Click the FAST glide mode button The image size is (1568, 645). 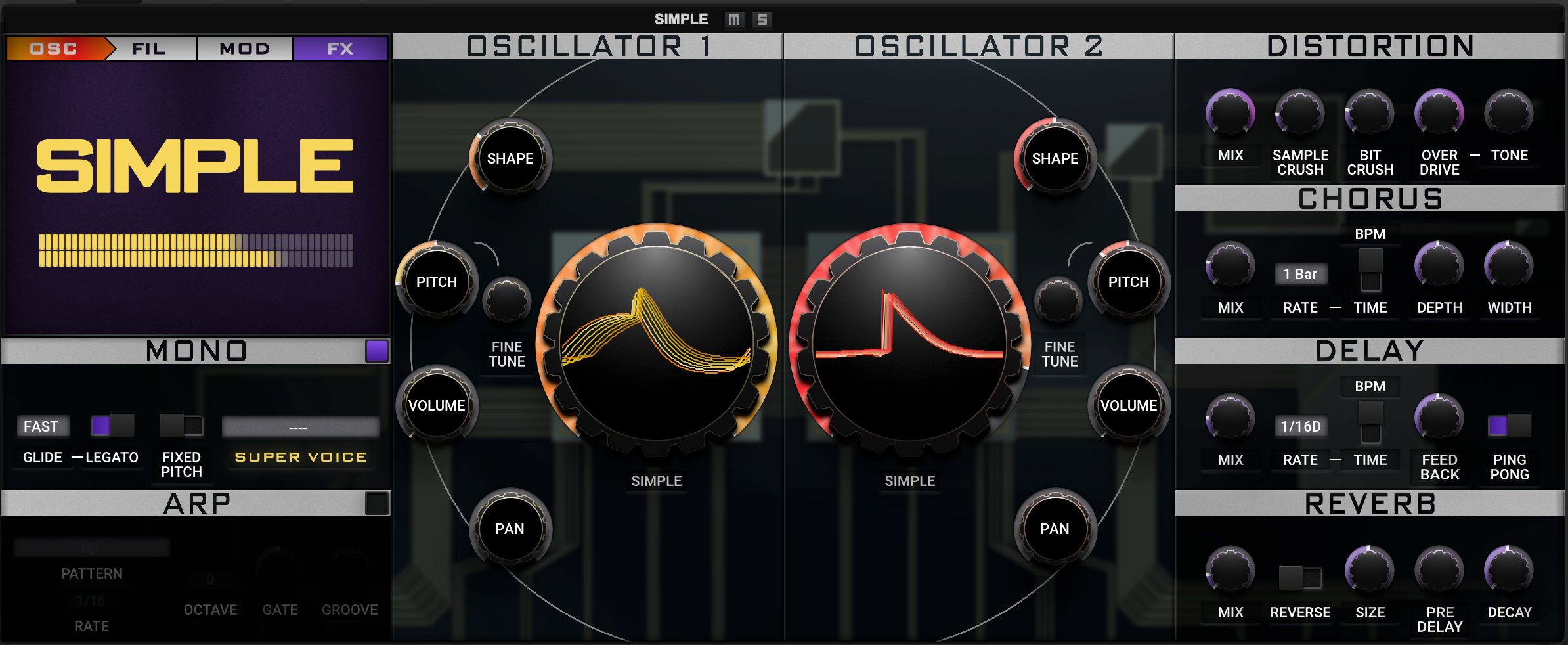(x=42, y=426)
